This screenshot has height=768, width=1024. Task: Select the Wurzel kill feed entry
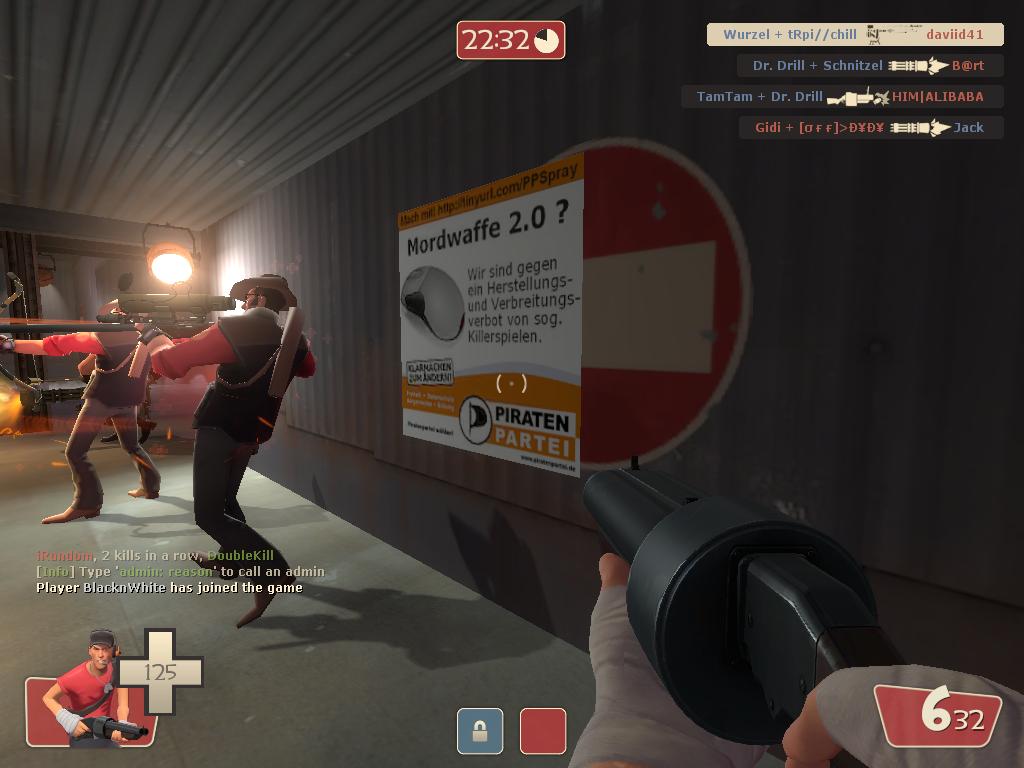[x=854, y=35]
